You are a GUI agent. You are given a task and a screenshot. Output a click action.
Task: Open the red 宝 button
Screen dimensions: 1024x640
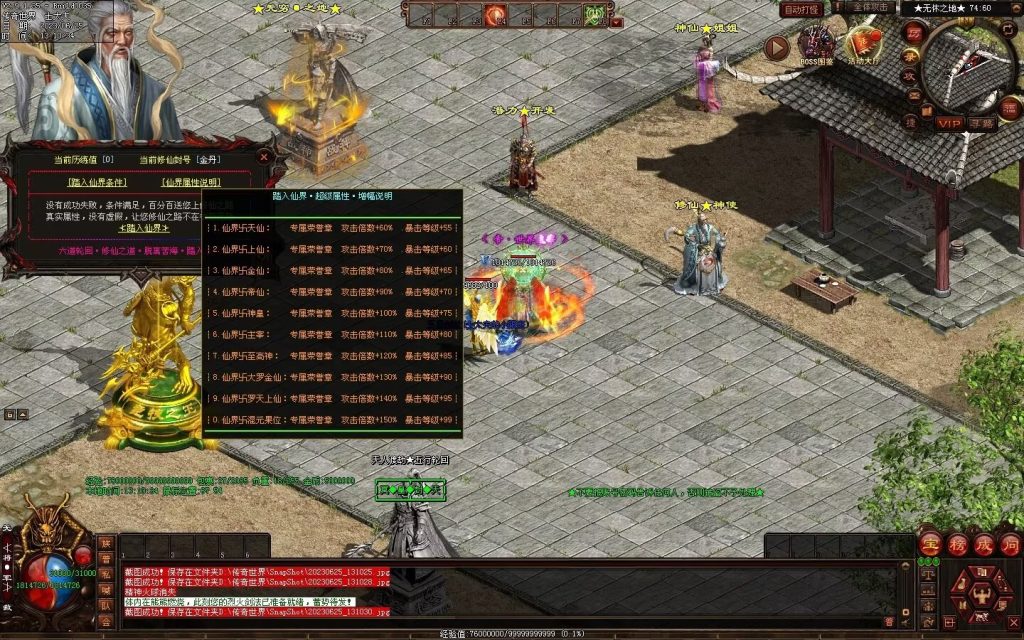tap(929, 544)
